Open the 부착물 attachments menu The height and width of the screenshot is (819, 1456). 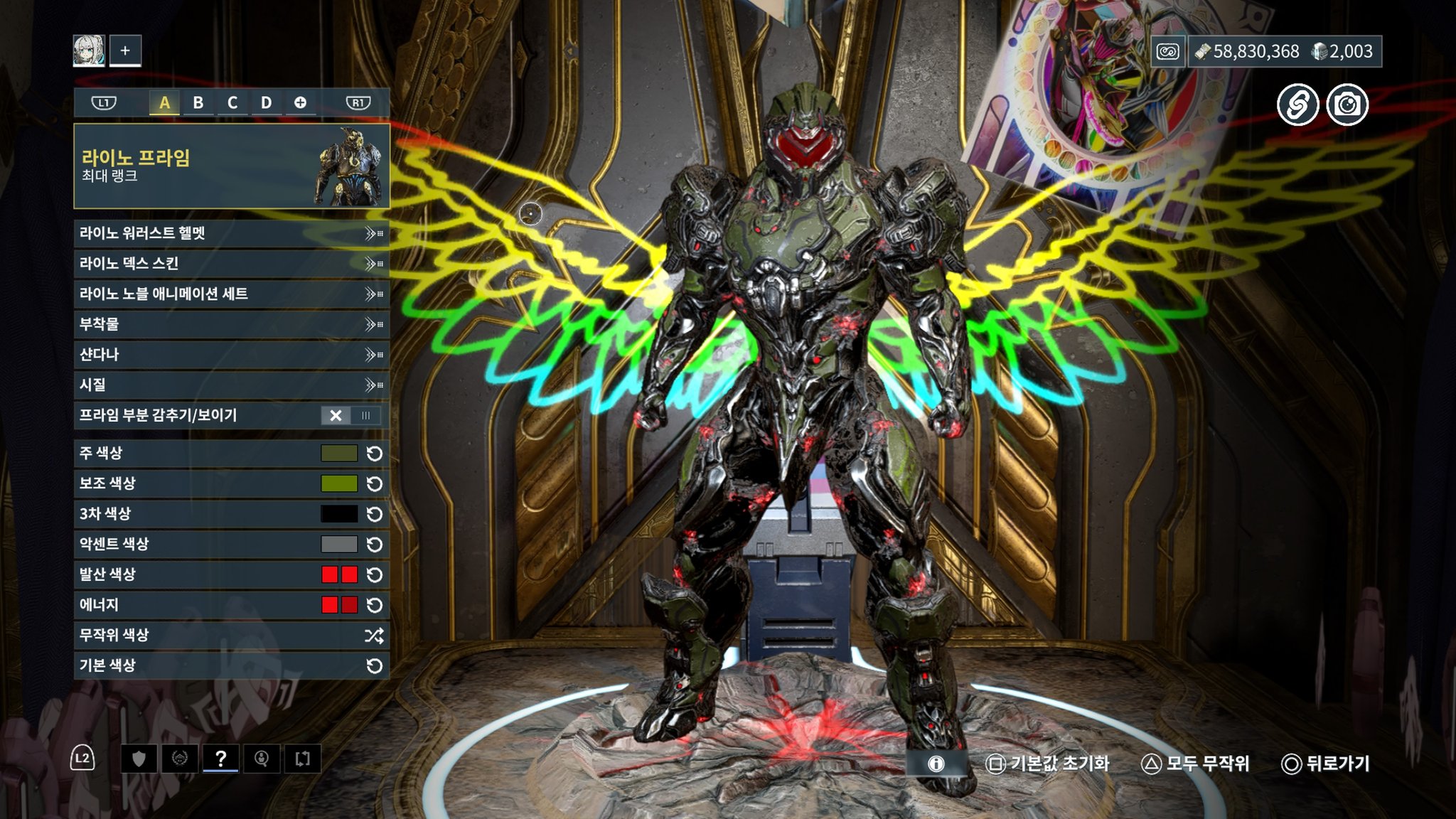tap(231, 324)
